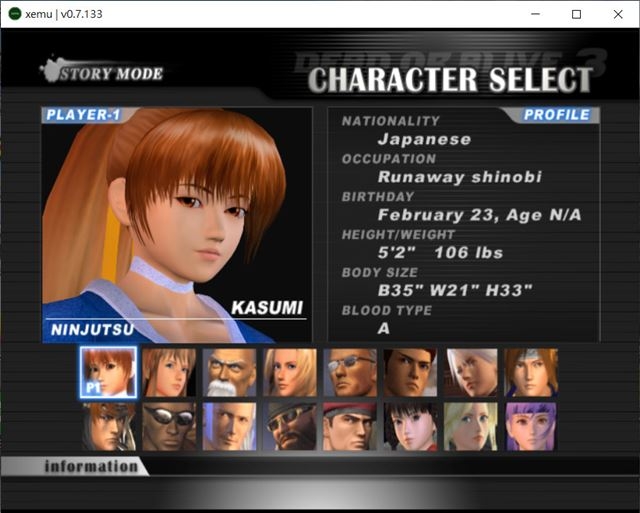
Task: Choose the white-bearded old man Gen Fu
Action: [229, 372]
